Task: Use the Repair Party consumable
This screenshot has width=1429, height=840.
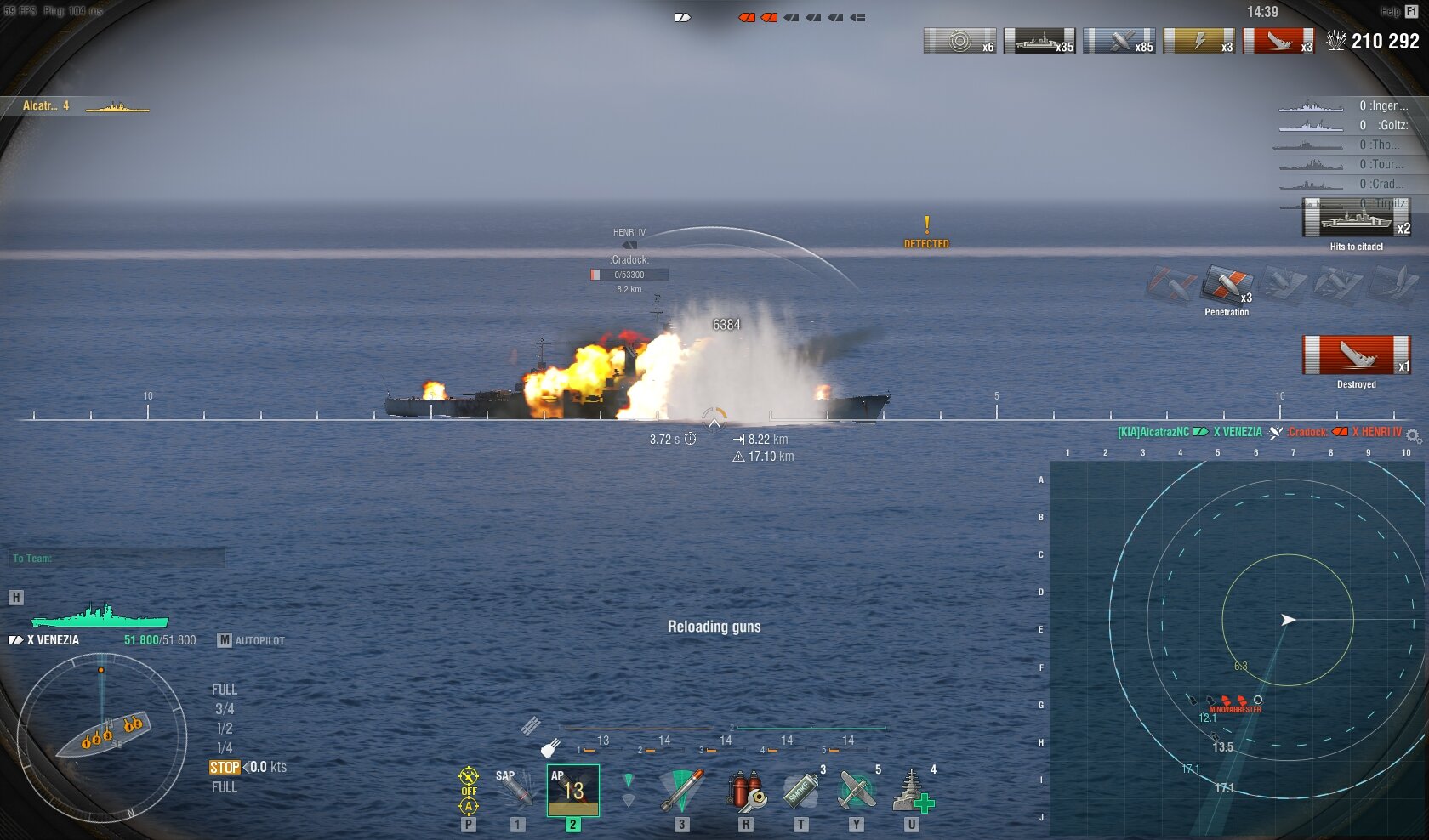Action: (912, 791)
